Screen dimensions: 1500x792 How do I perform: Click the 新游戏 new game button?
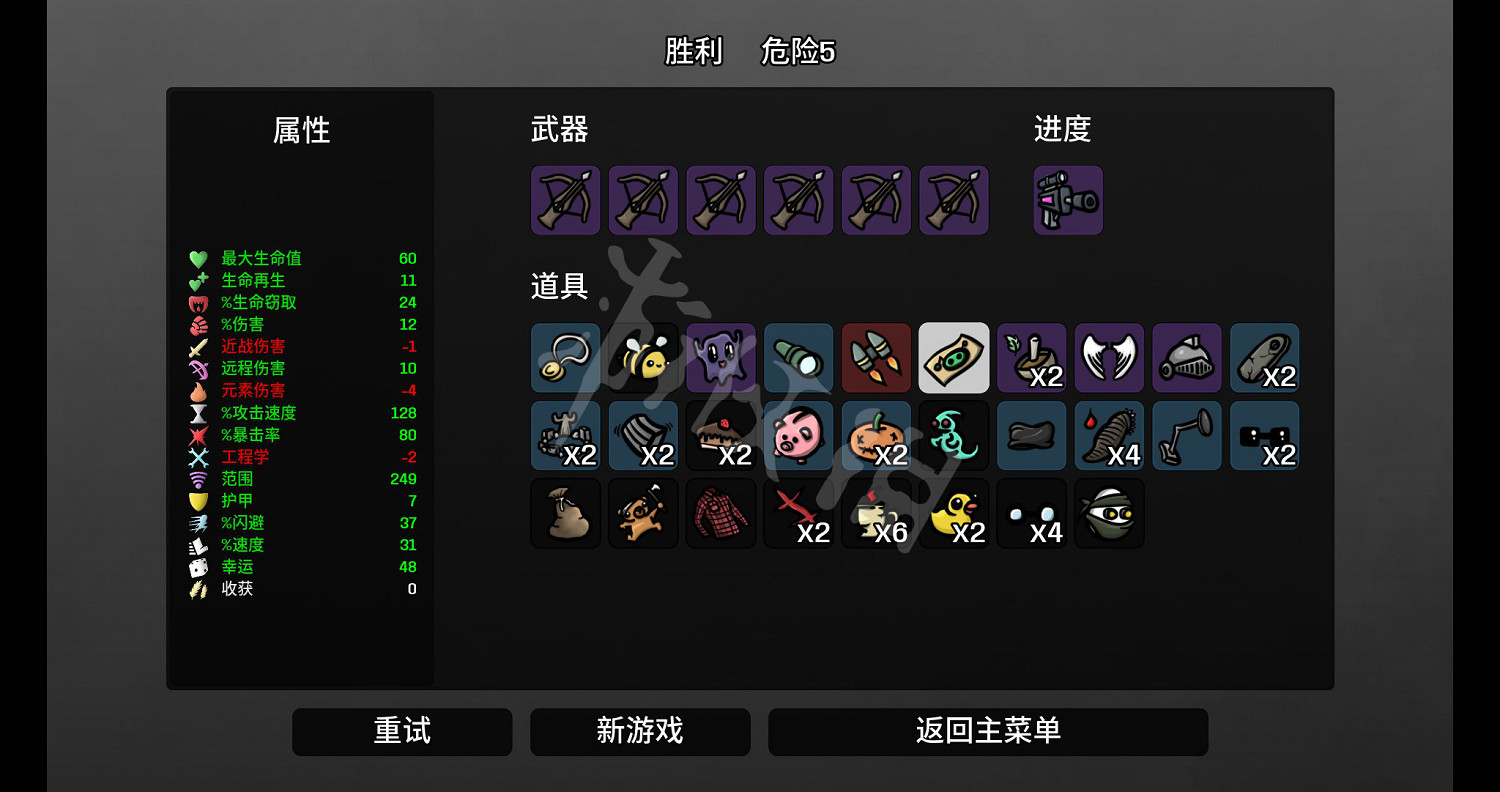[x=640, y=731]
